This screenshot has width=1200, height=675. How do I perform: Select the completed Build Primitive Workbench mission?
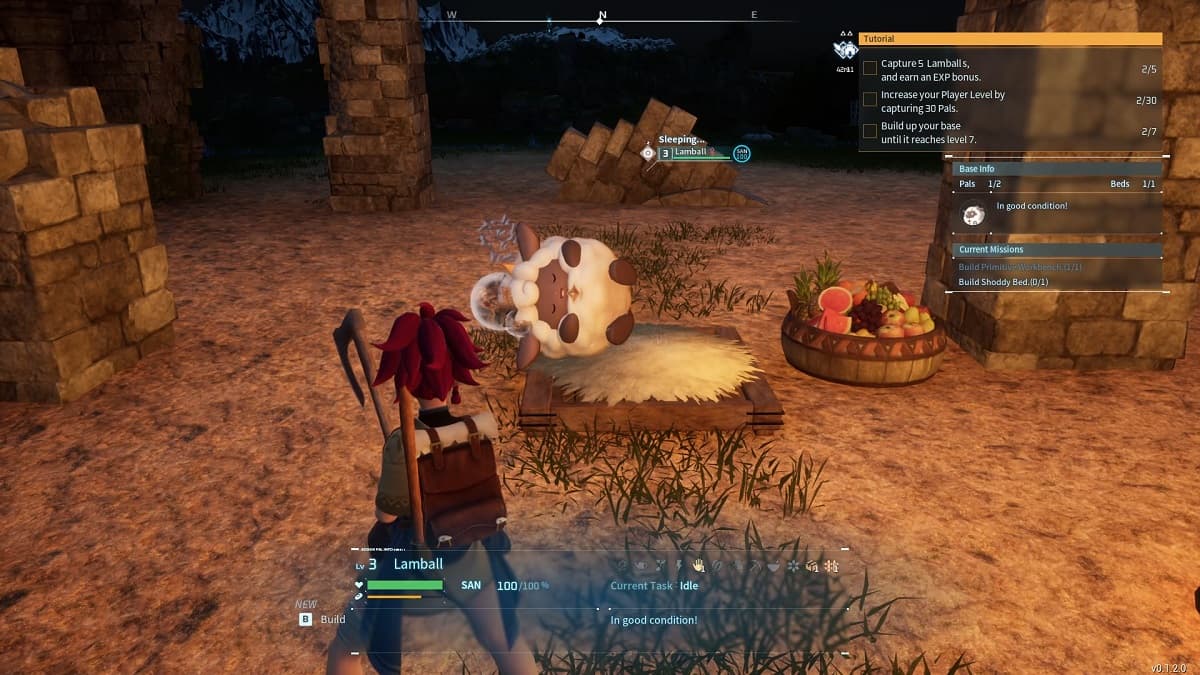pos(1019,267)
